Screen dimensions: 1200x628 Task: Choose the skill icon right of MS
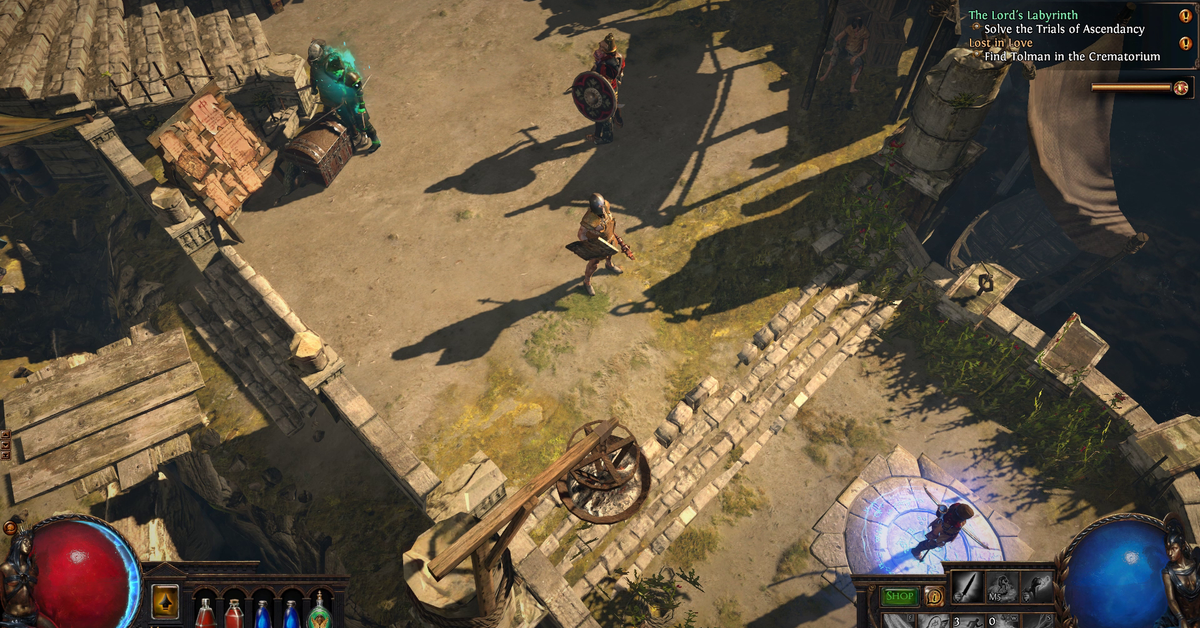(x=1036, y=587)
